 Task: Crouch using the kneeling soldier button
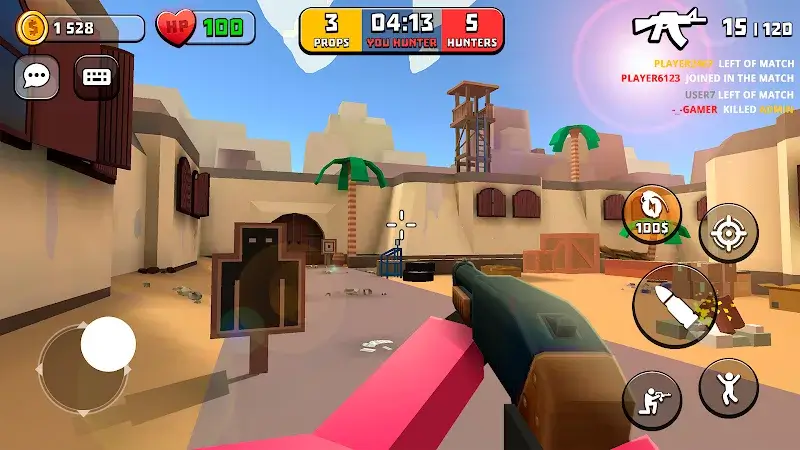coord(652,400)
